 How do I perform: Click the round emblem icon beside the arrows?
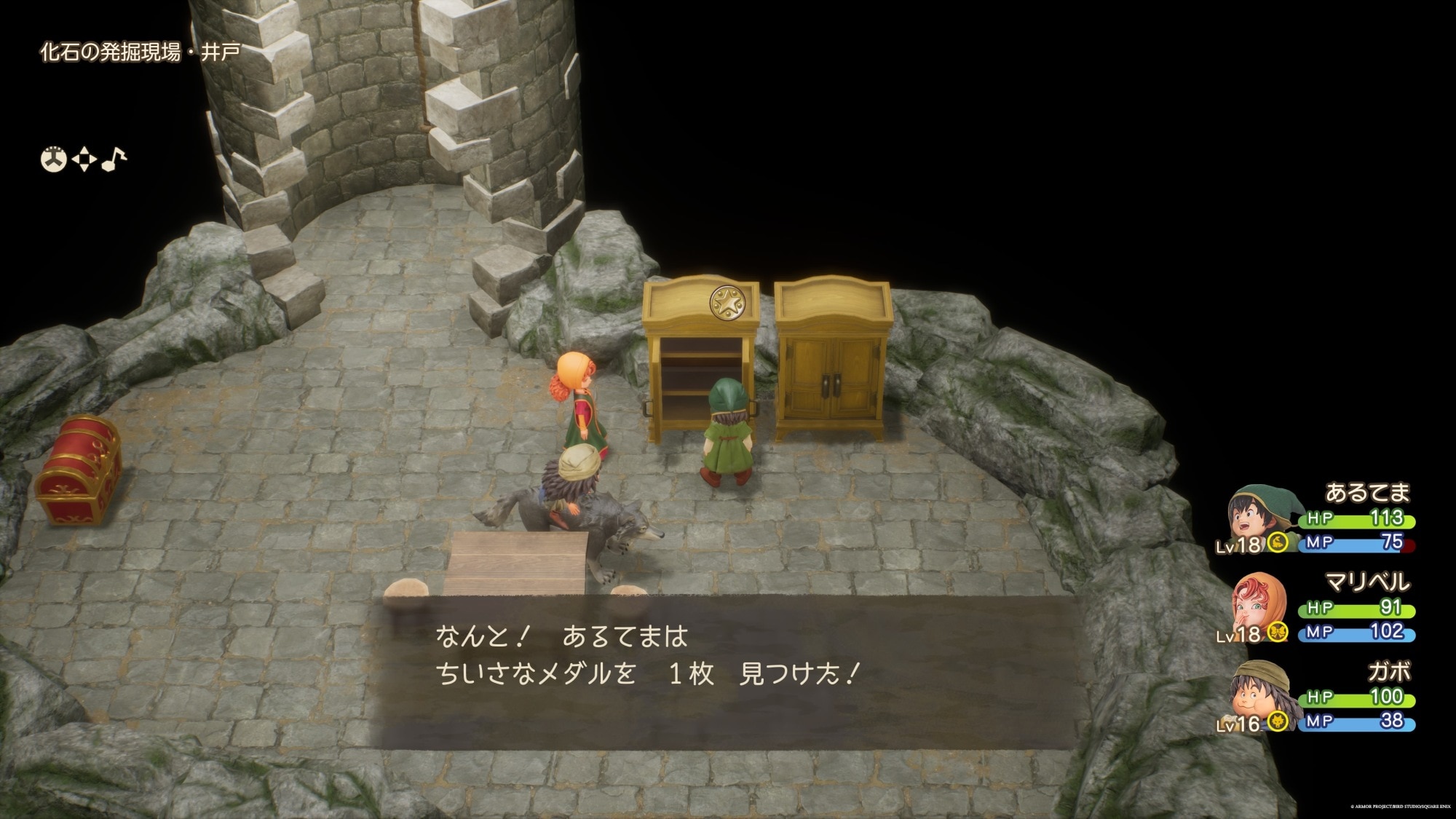pos(53,159)
